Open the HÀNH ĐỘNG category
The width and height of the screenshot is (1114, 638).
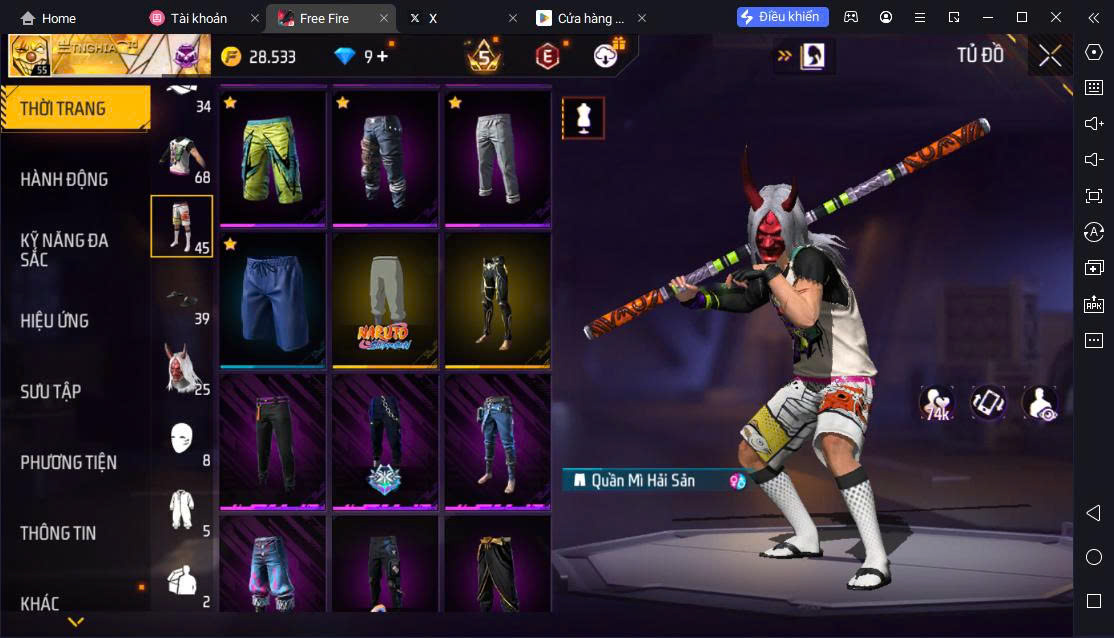coord(64,179)
